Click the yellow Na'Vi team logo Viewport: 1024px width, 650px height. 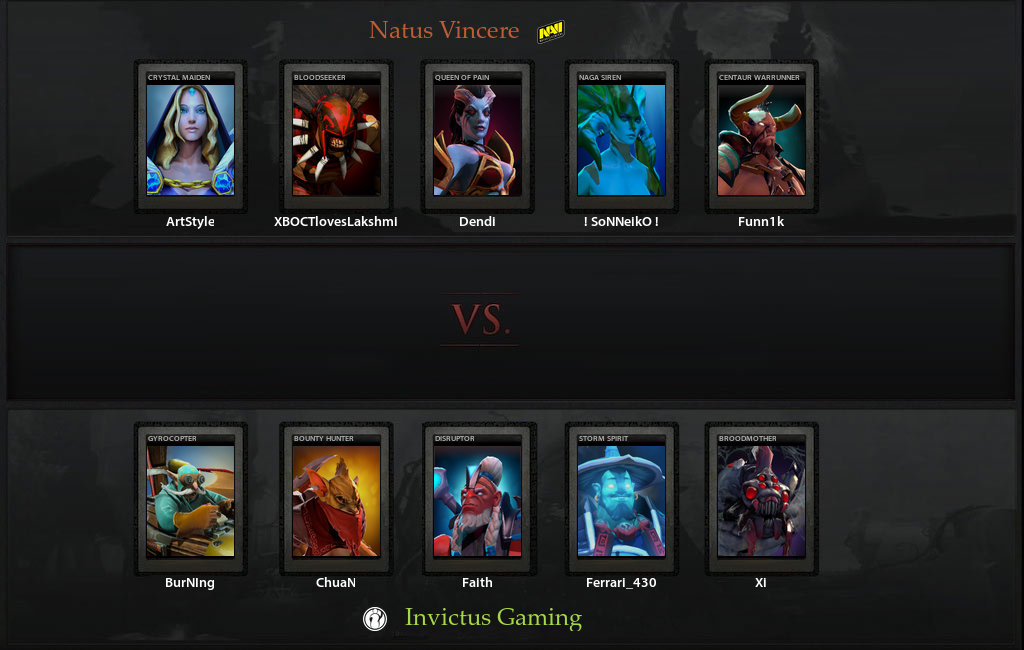(551, 33)
